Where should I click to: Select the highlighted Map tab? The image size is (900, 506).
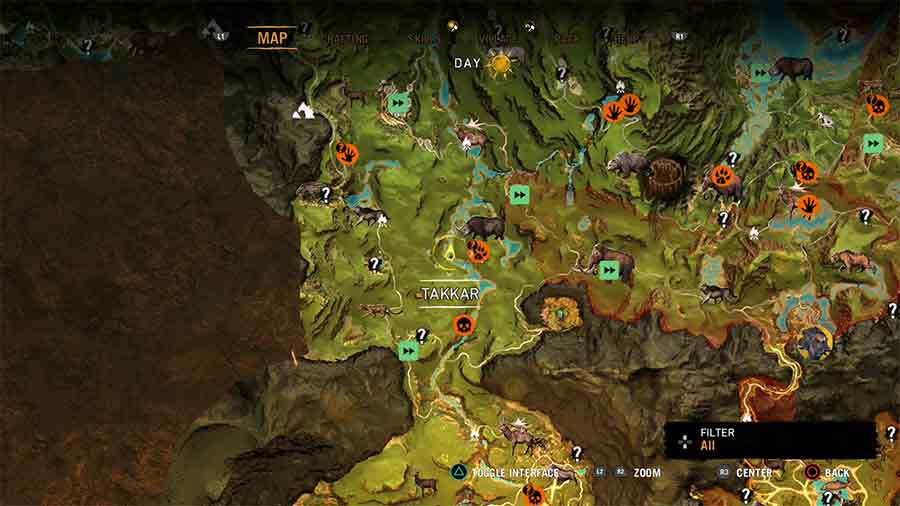click(x=272, y=38)
